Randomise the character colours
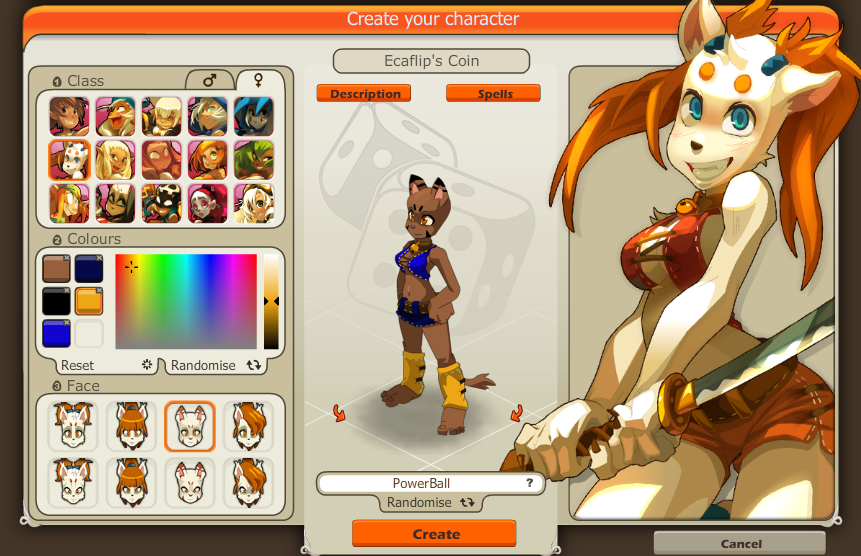 [x=203, y=366]
